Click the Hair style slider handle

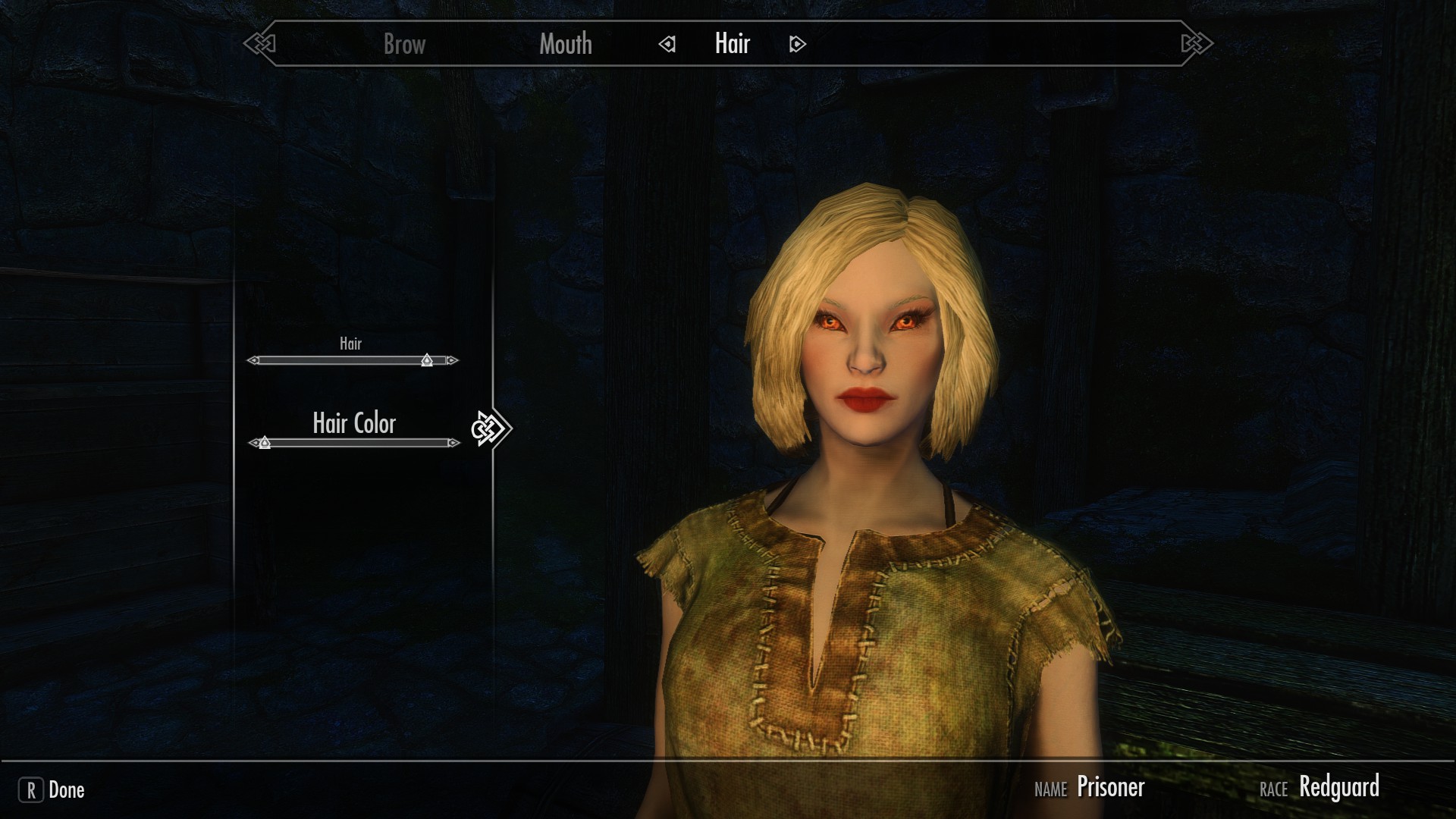point(427,360)
